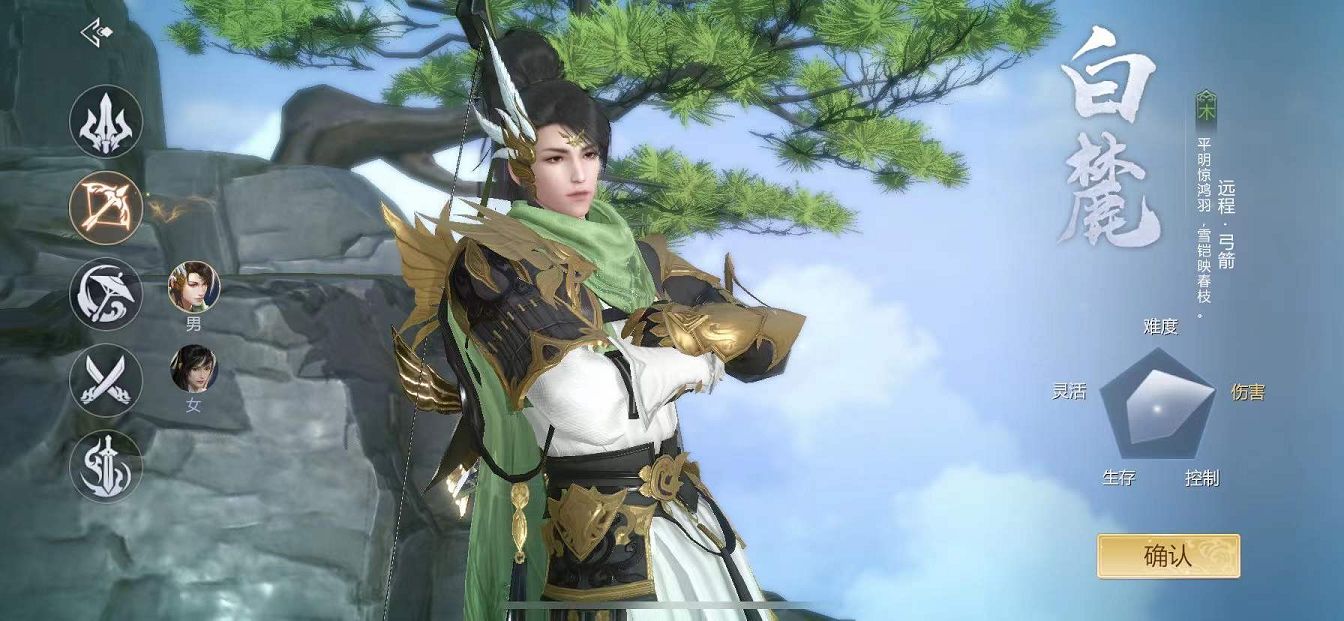The width and height of the screenshot is (1344, 621).
Task: Go back using the top-left arrow
Action: tap(96, 32)
